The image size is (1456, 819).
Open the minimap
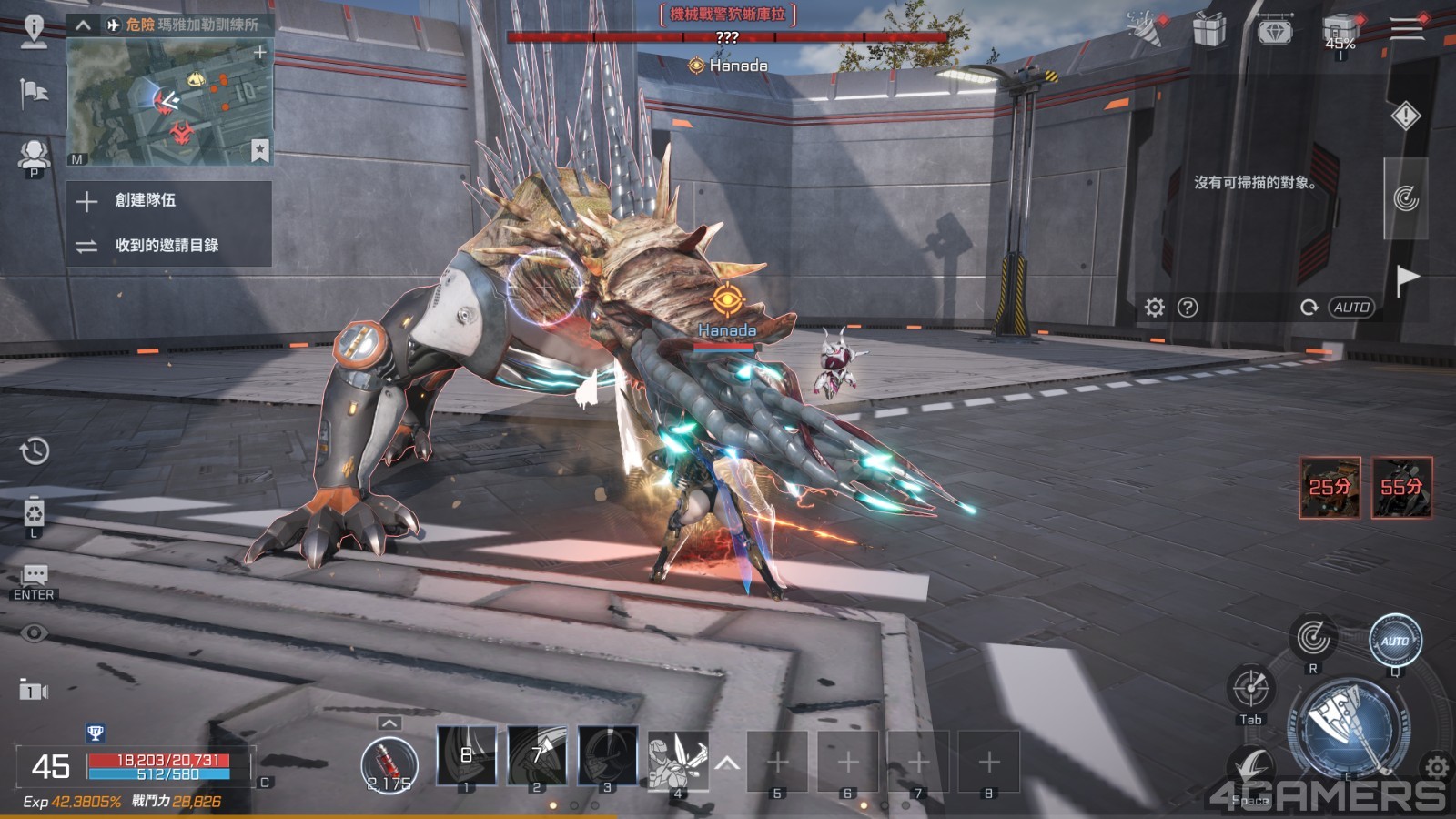click(x=169, y=102)
